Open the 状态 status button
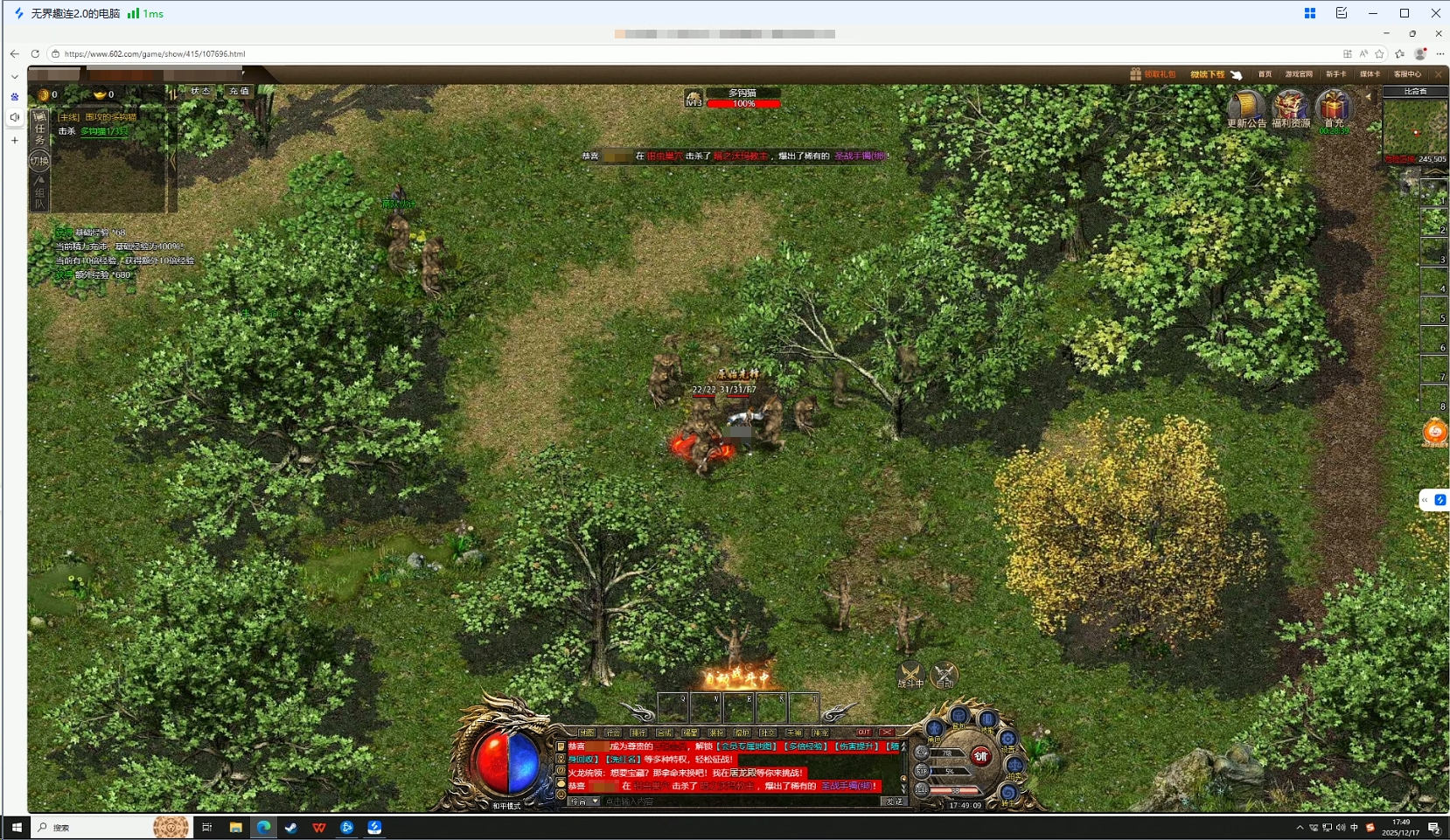 click(x=200, y=91)
